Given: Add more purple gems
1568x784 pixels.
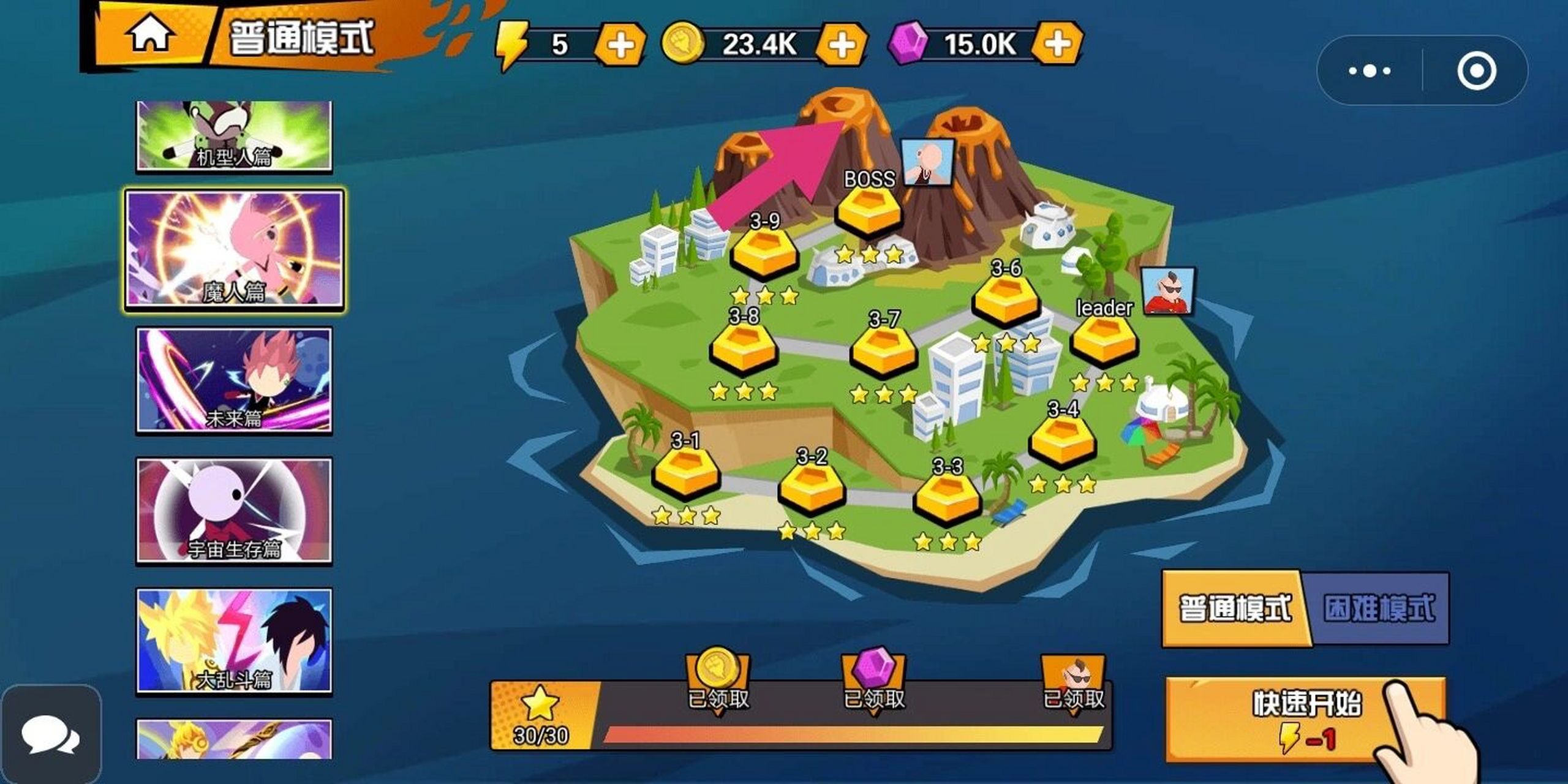Looking at the screenshot, I should click(1057, 43).
